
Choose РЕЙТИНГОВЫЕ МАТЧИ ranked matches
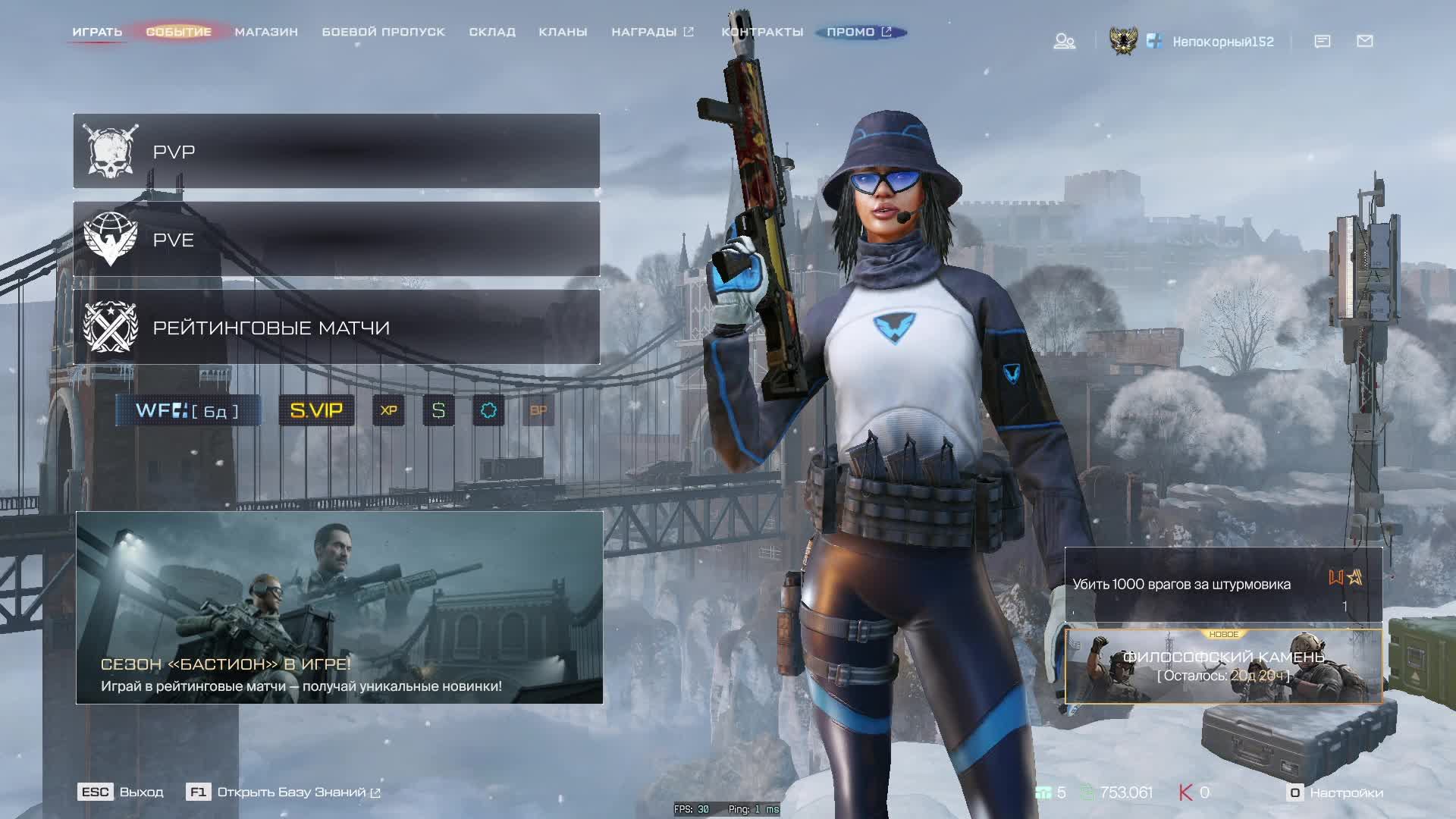pos(336,328)
